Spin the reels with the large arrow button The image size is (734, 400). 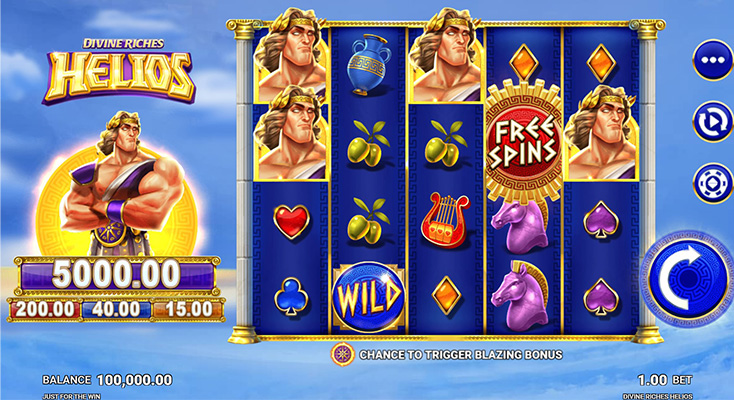[688, 279]
